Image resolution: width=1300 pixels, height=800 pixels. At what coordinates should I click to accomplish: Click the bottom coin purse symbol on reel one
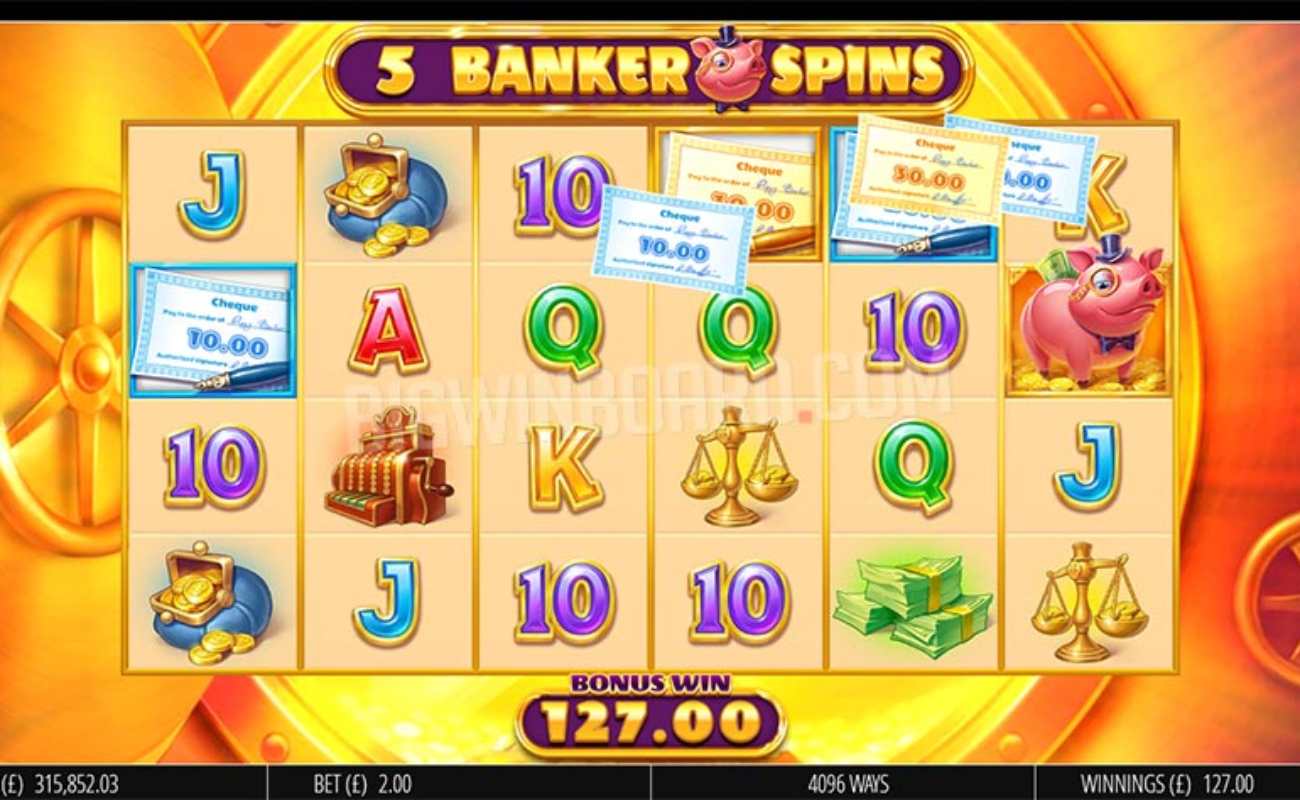(x=210, y=600)
